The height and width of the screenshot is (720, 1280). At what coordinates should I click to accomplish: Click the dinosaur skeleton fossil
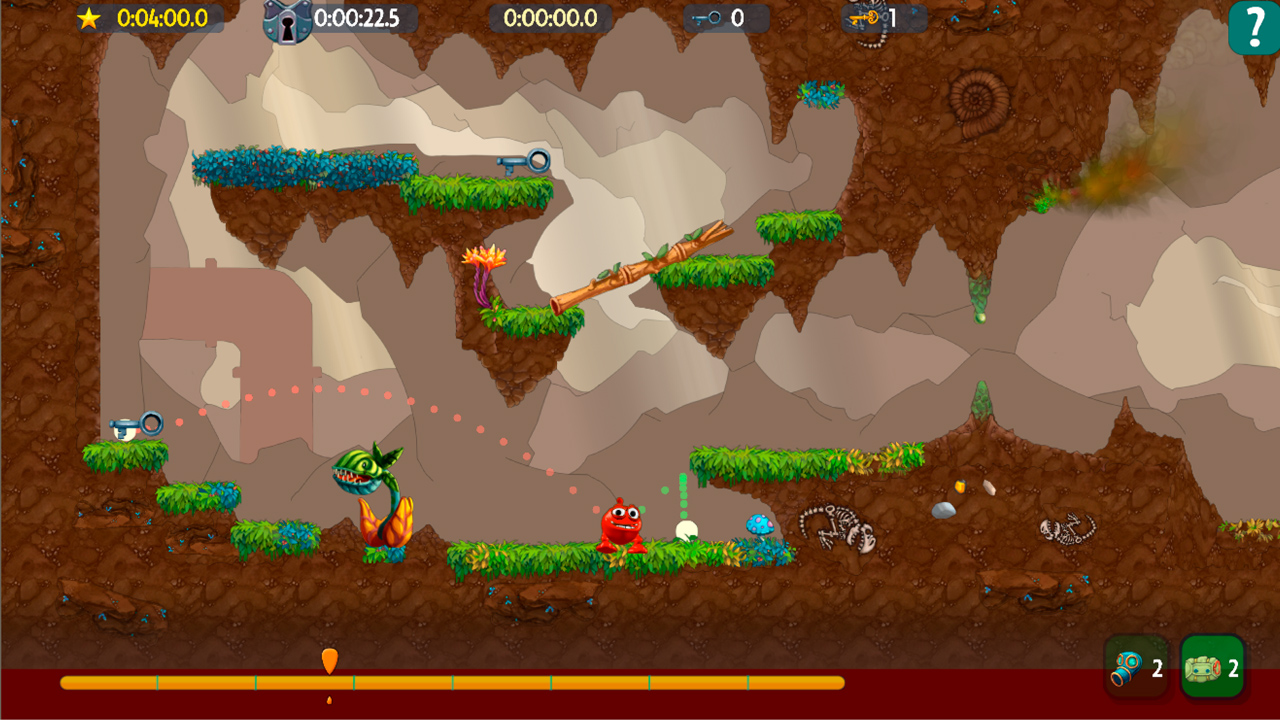840,525
